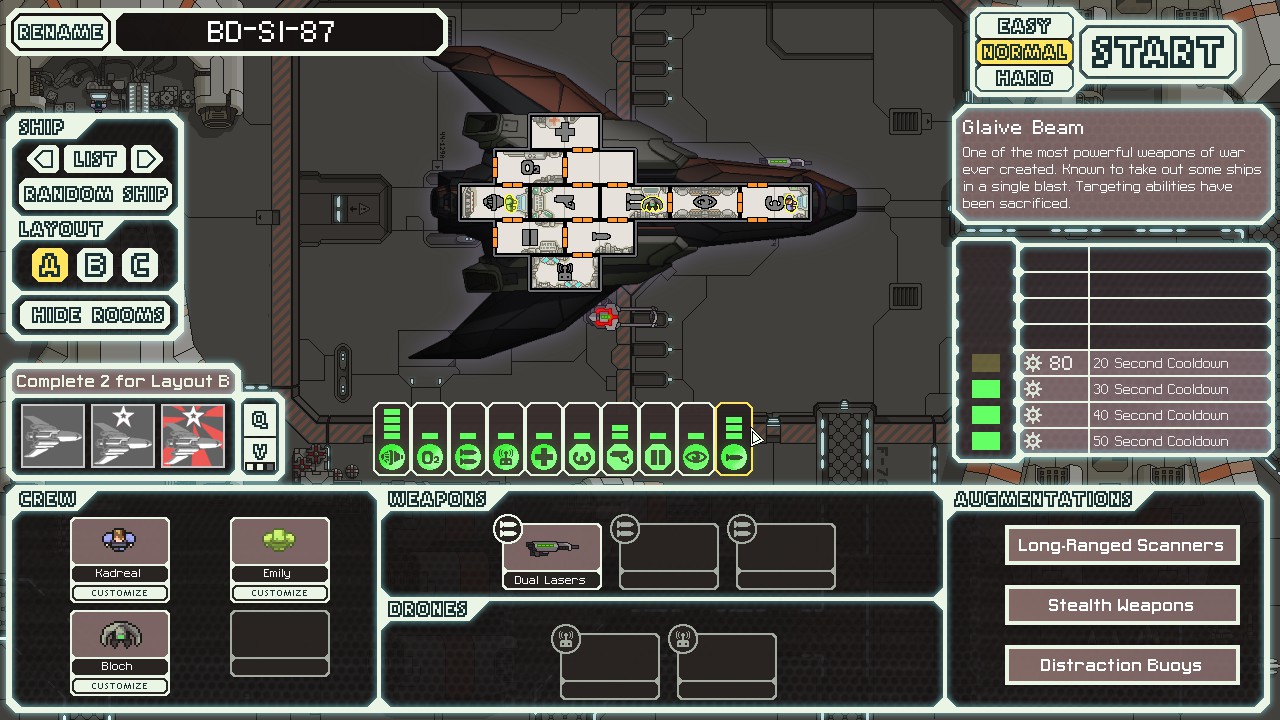The height and width of the screenshot is (720, 1280).
Task: Inspect the Long-Ranged Scanners augmentation
Action: (1121, 545)
